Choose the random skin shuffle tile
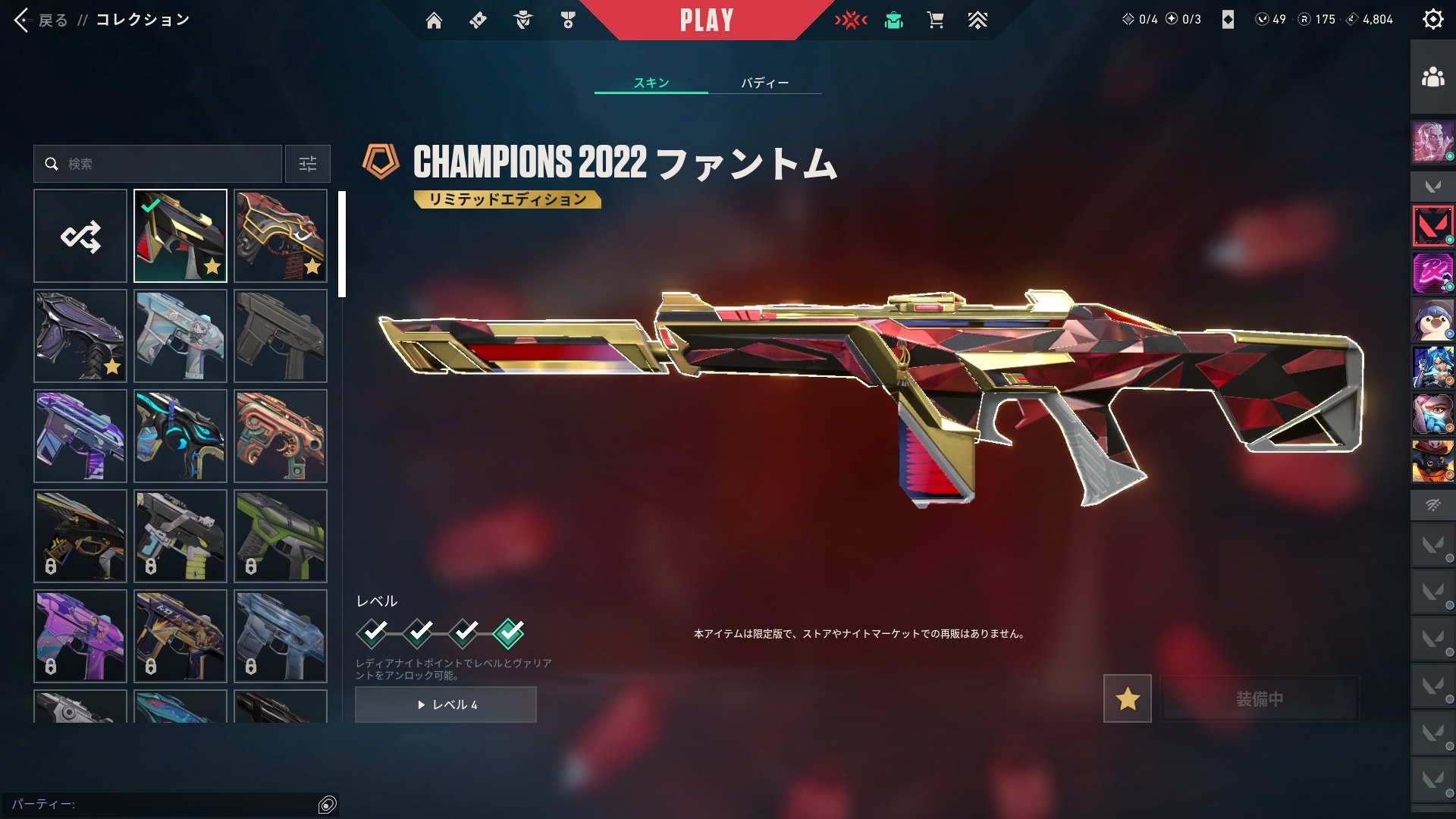 tap(80, 237)
